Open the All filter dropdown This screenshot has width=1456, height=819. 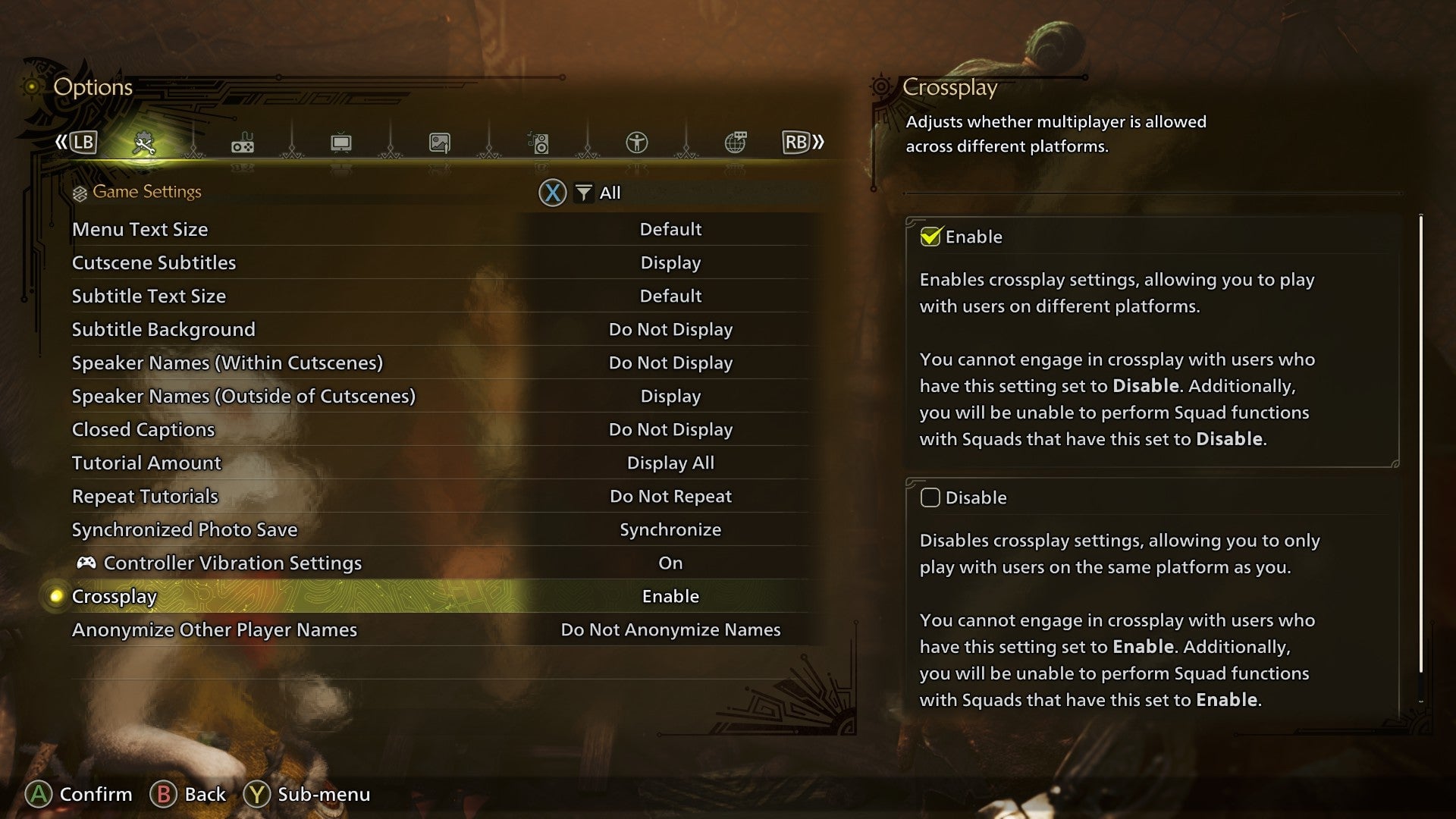pos(598,193)
